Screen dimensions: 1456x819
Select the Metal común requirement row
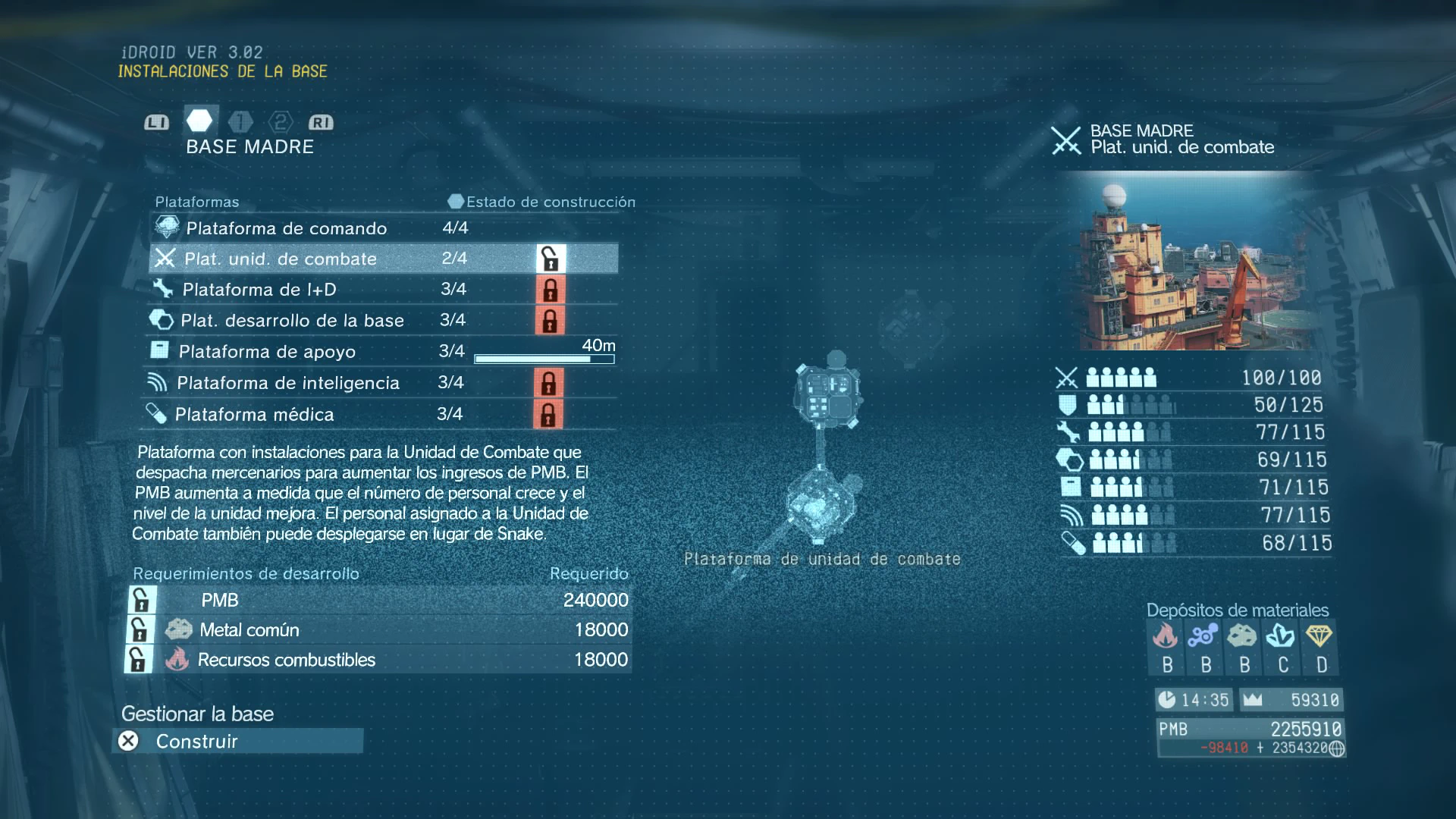point(379,629)
